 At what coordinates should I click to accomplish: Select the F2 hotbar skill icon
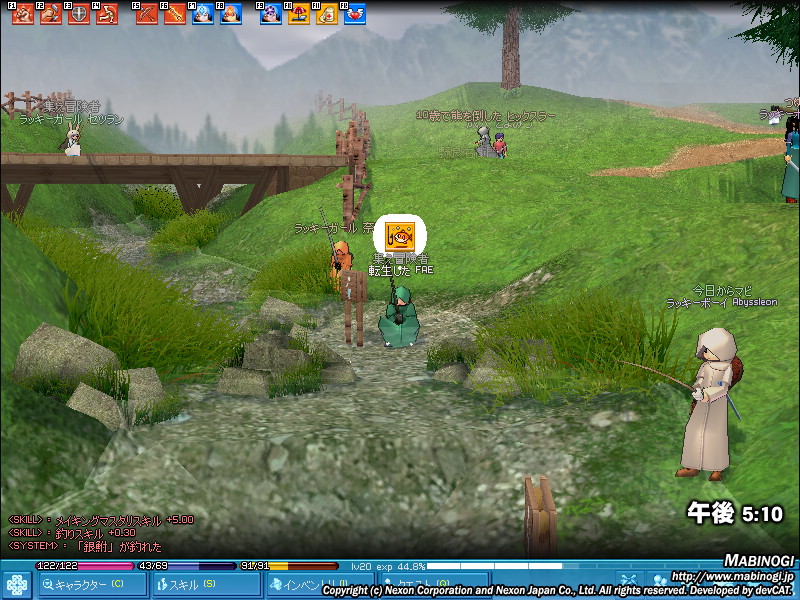pyautogui.click(x=50, y=14)
